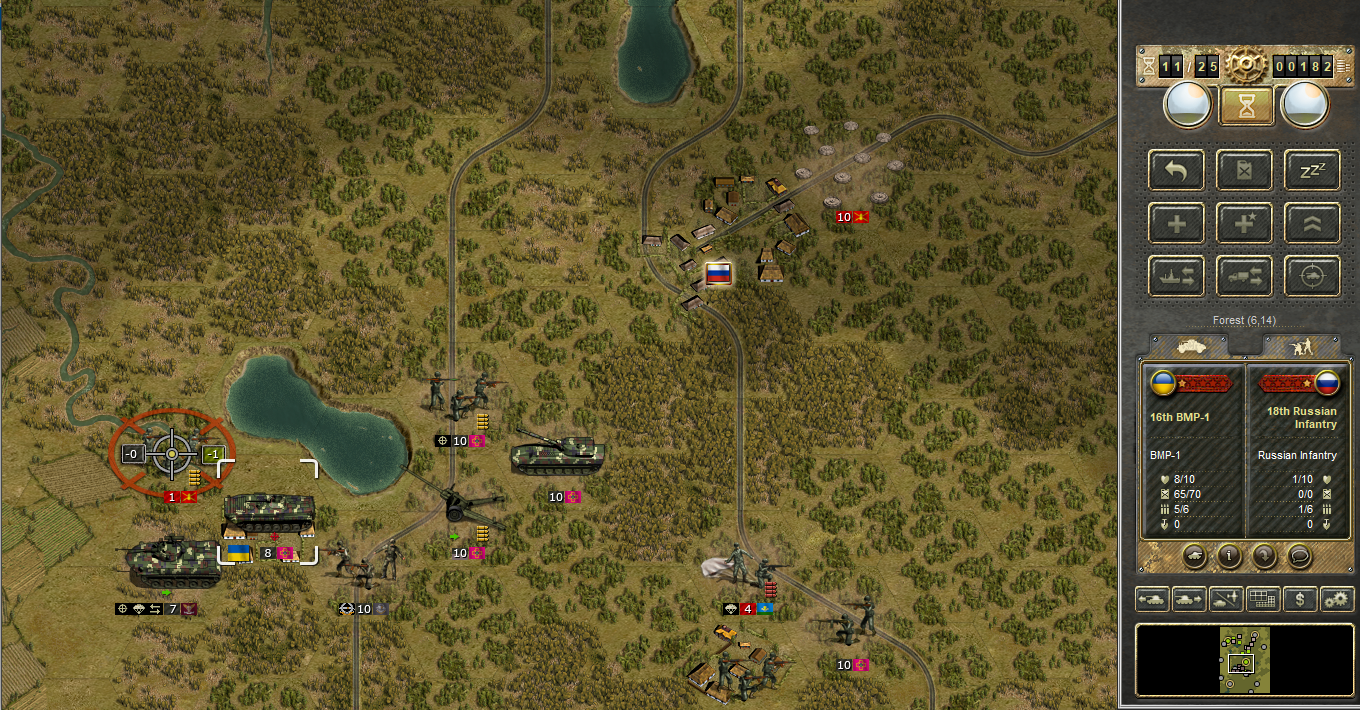Select previous unit with left-arrow tank button
Viewport: 1360px width, 710px height.
pos(1151,599)
